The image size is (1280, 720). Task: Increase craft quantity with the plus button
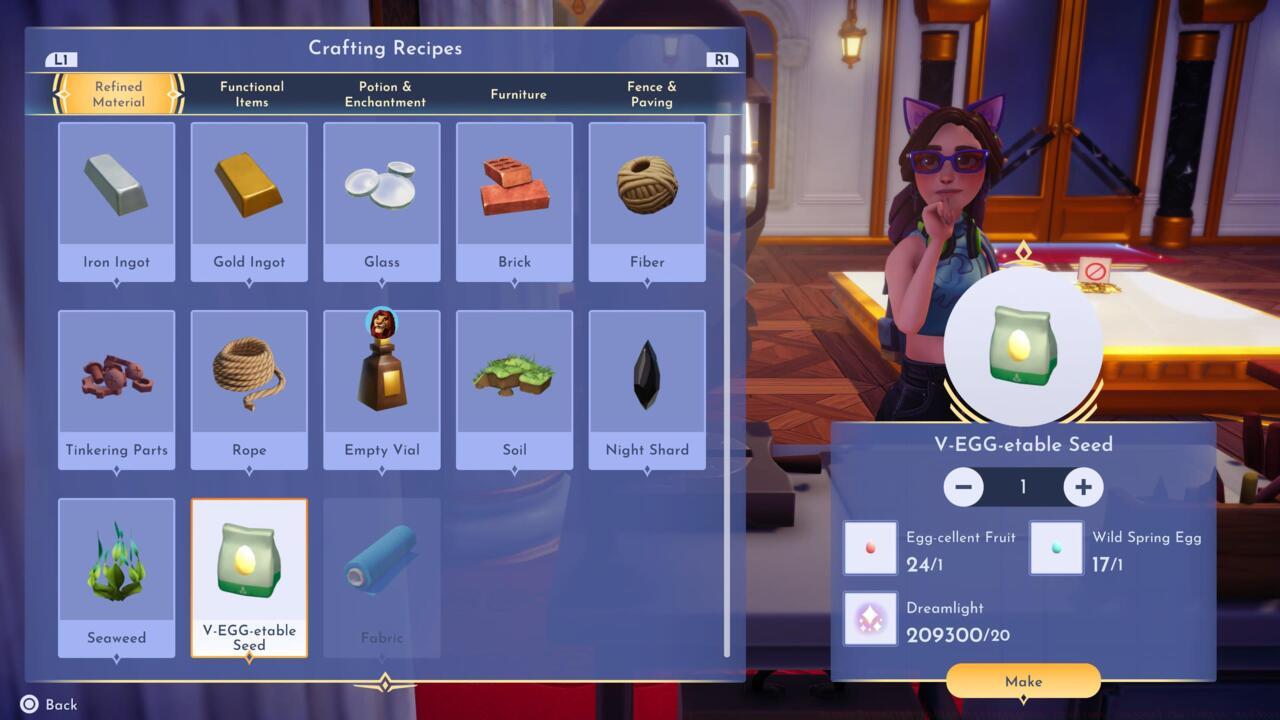coord(1083,487)
